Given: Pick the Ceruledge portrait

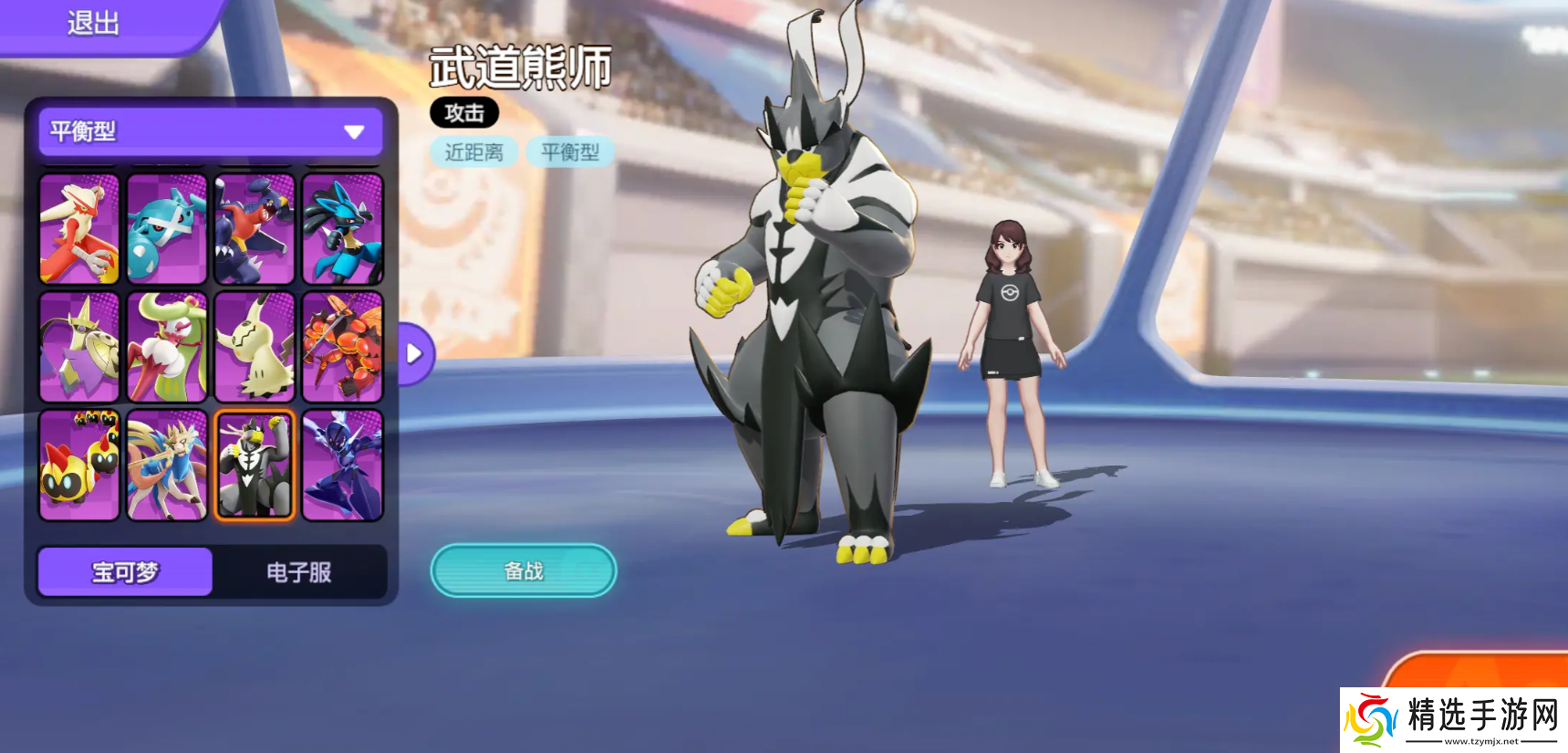Looking at the screenshot, I should tap(342, 464).
